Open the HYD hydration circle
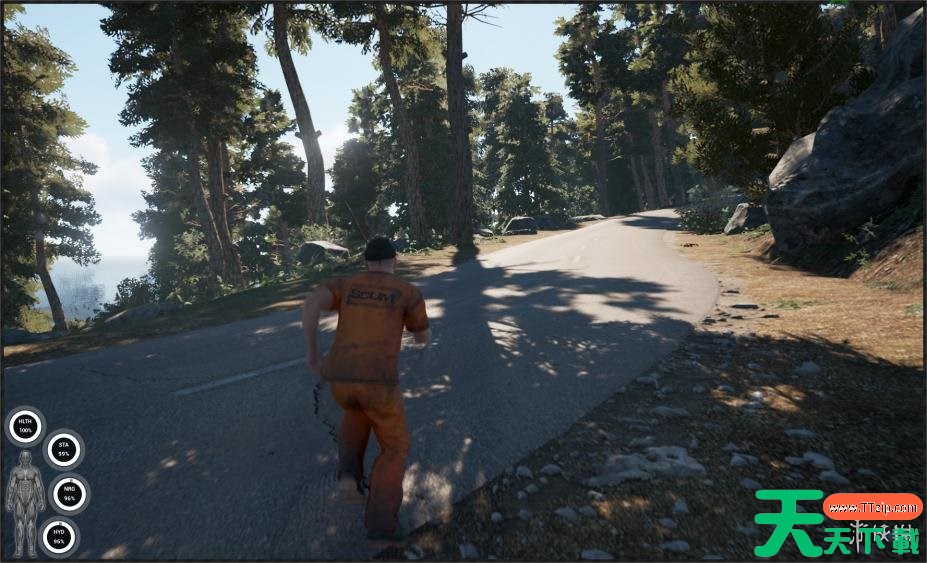 pos(59,537)
